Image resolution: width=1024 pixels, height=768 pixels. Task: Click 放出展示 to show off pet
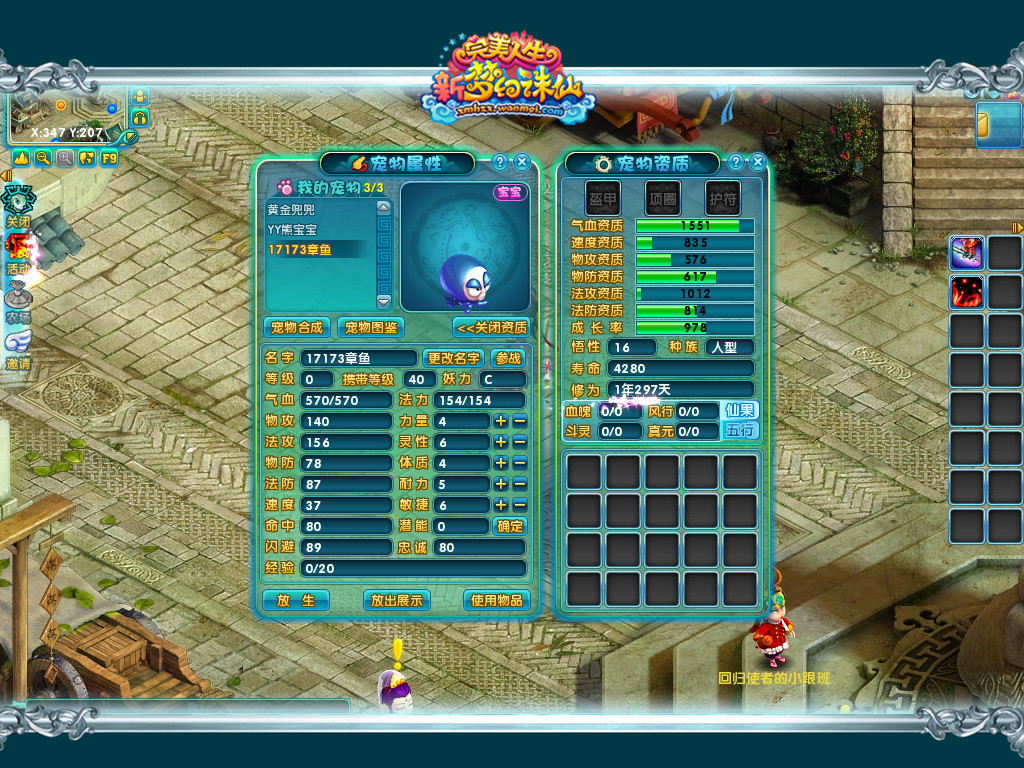coord(397,600)
